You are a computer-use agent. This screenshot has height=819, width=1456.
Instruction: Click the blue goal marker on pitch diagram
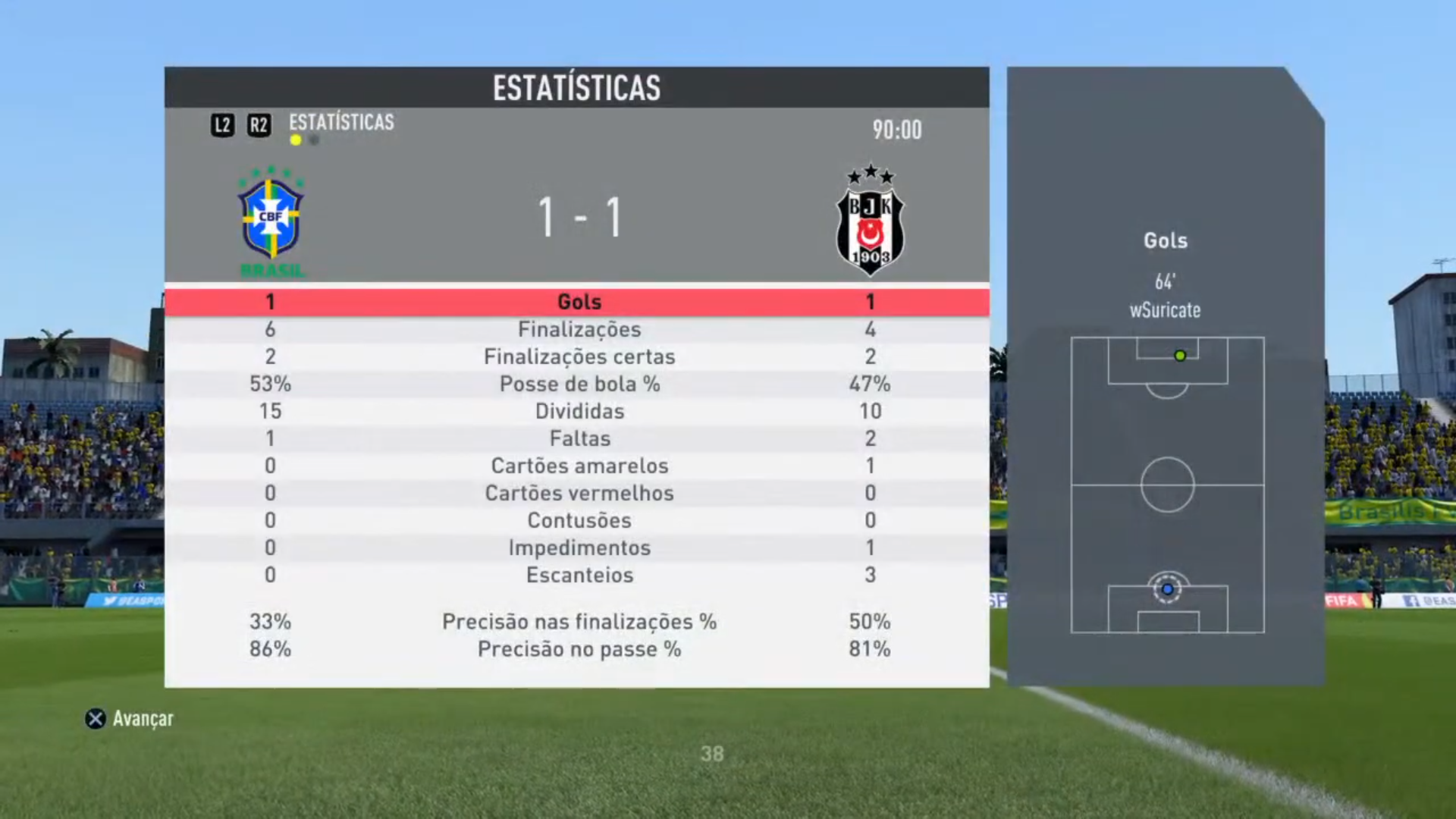pyautogui.click(x=1168, y=589)
